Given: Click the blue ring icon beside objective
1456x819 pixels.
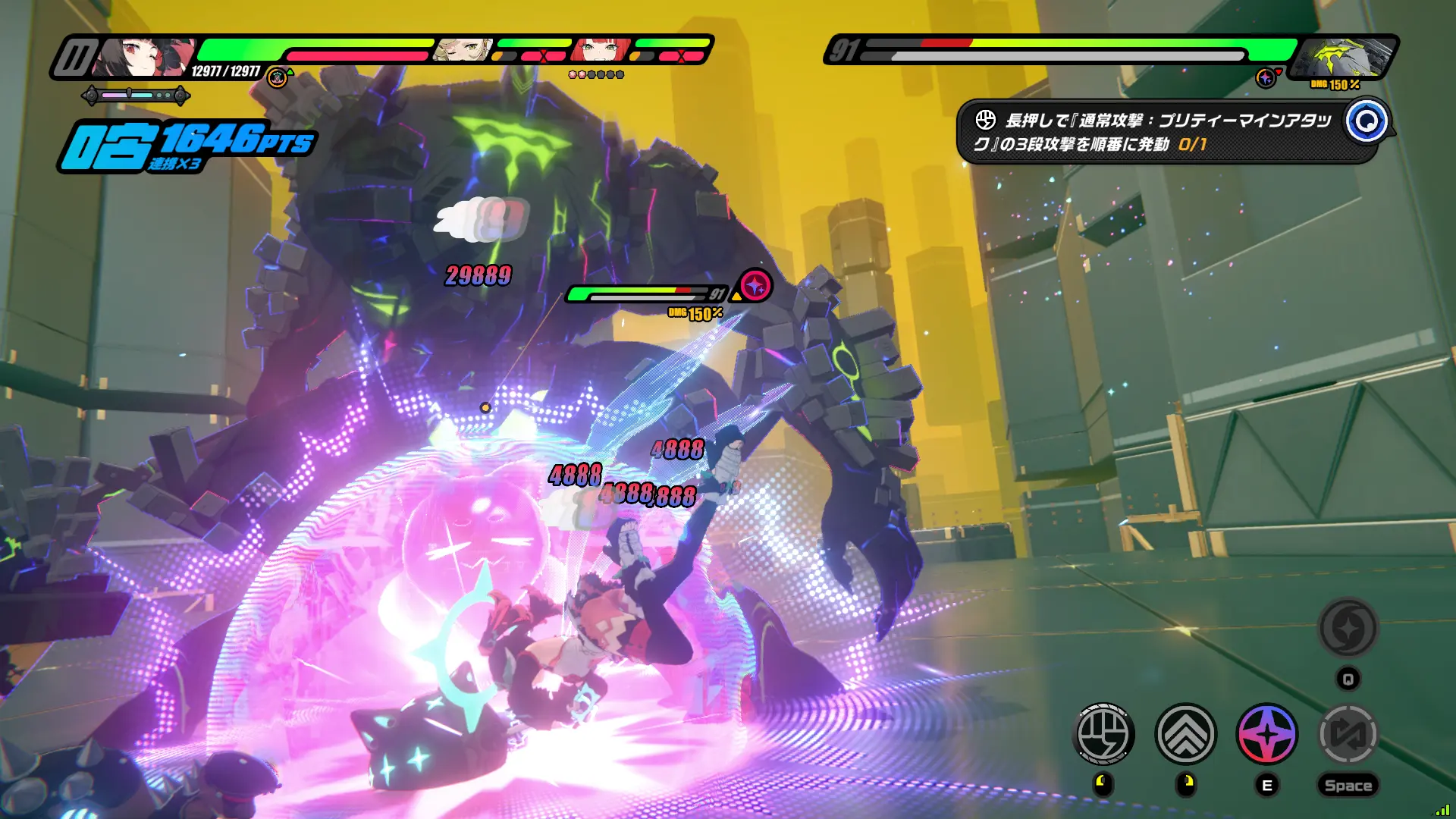Looking at the screenshot, I should click(1367, 121).
